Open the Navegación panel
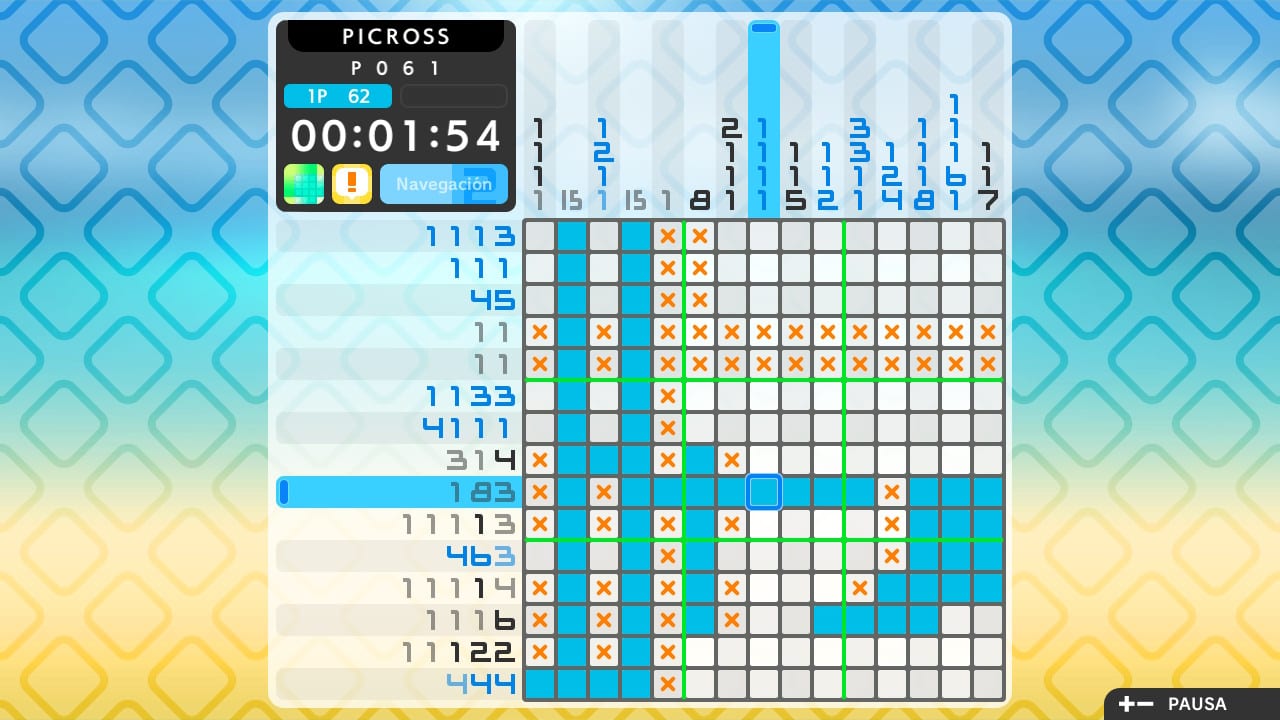 444,184
